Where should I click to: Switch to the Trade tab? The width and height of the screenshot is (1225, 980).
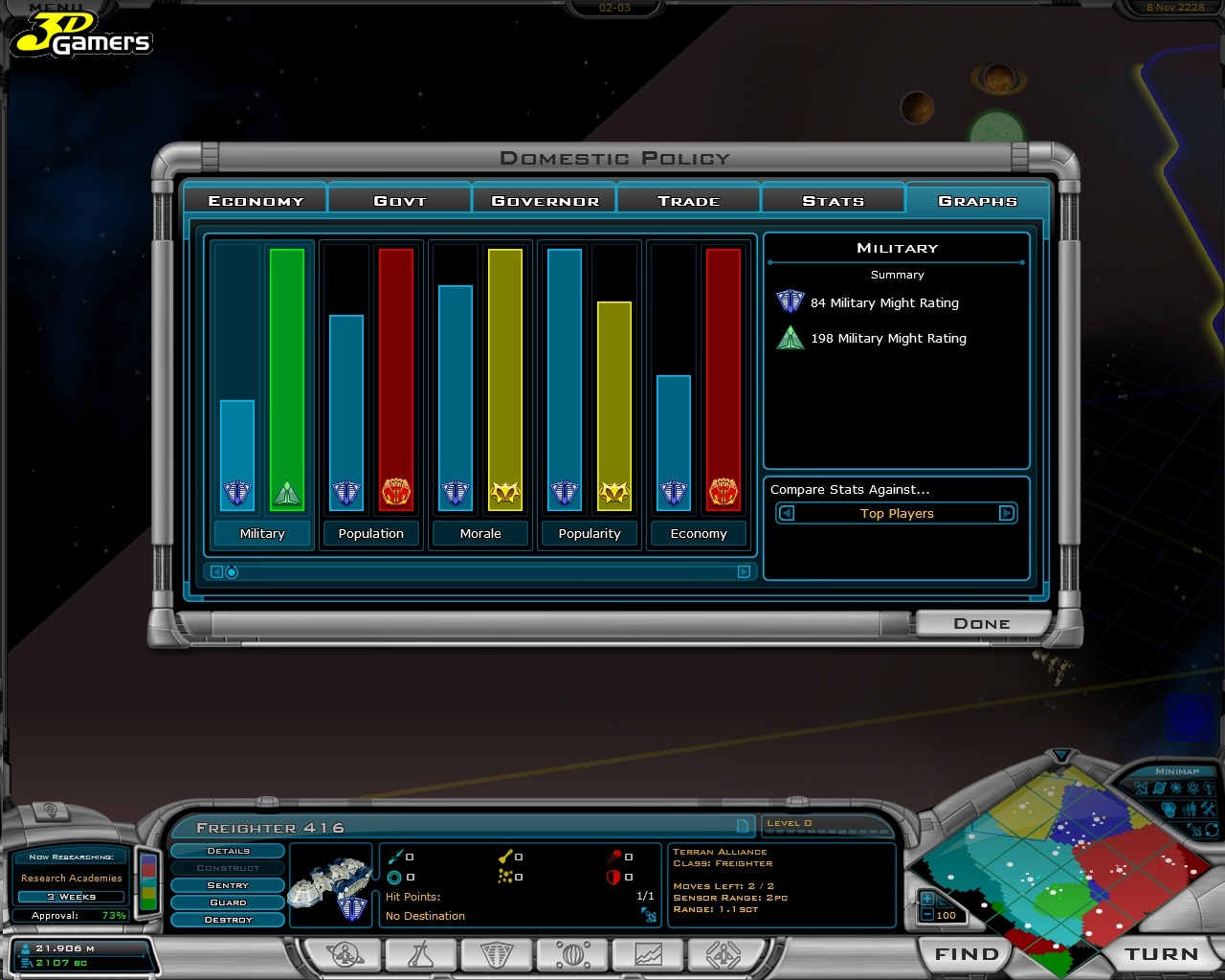pos(688,200)
